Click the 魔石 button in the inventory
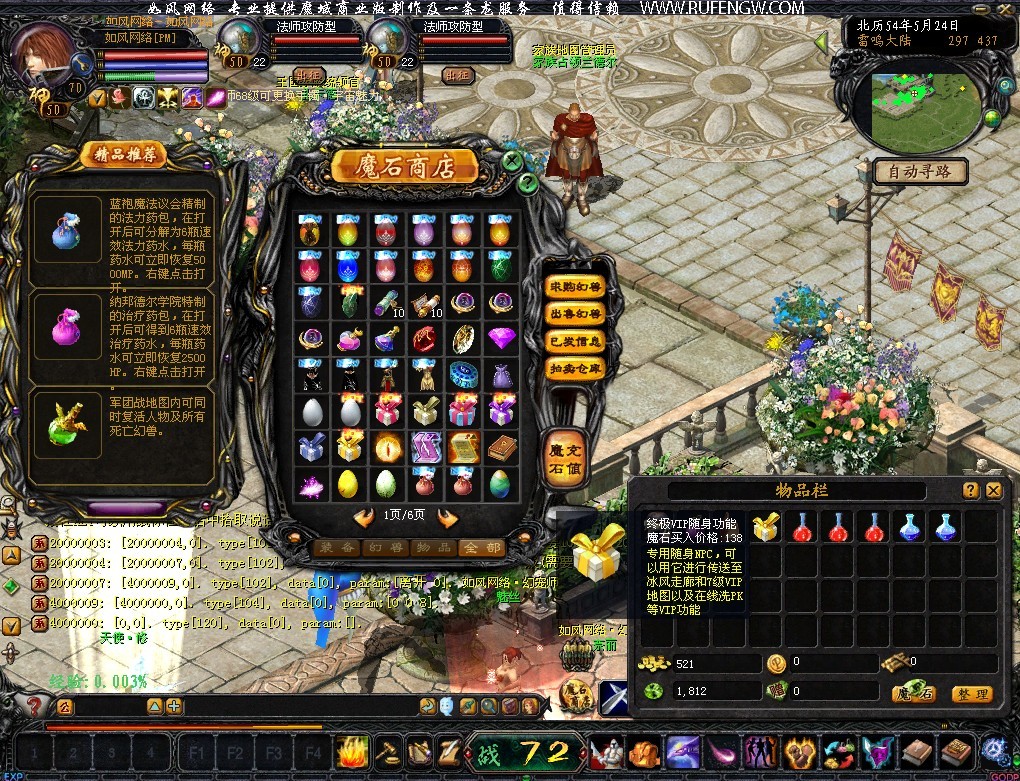This screenshot has width=1020, height=781. (915, 694)
